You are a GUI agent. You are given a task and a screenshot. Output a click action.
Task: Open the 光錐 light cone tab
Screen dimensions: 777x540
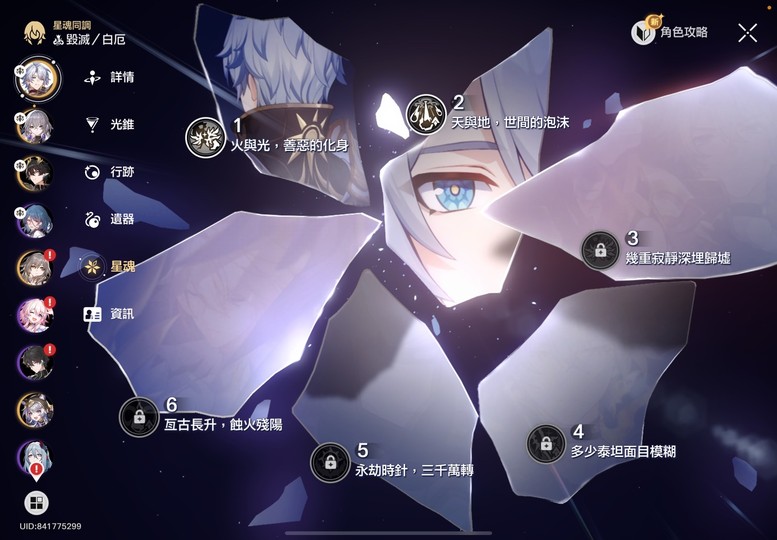coord(110,125)
